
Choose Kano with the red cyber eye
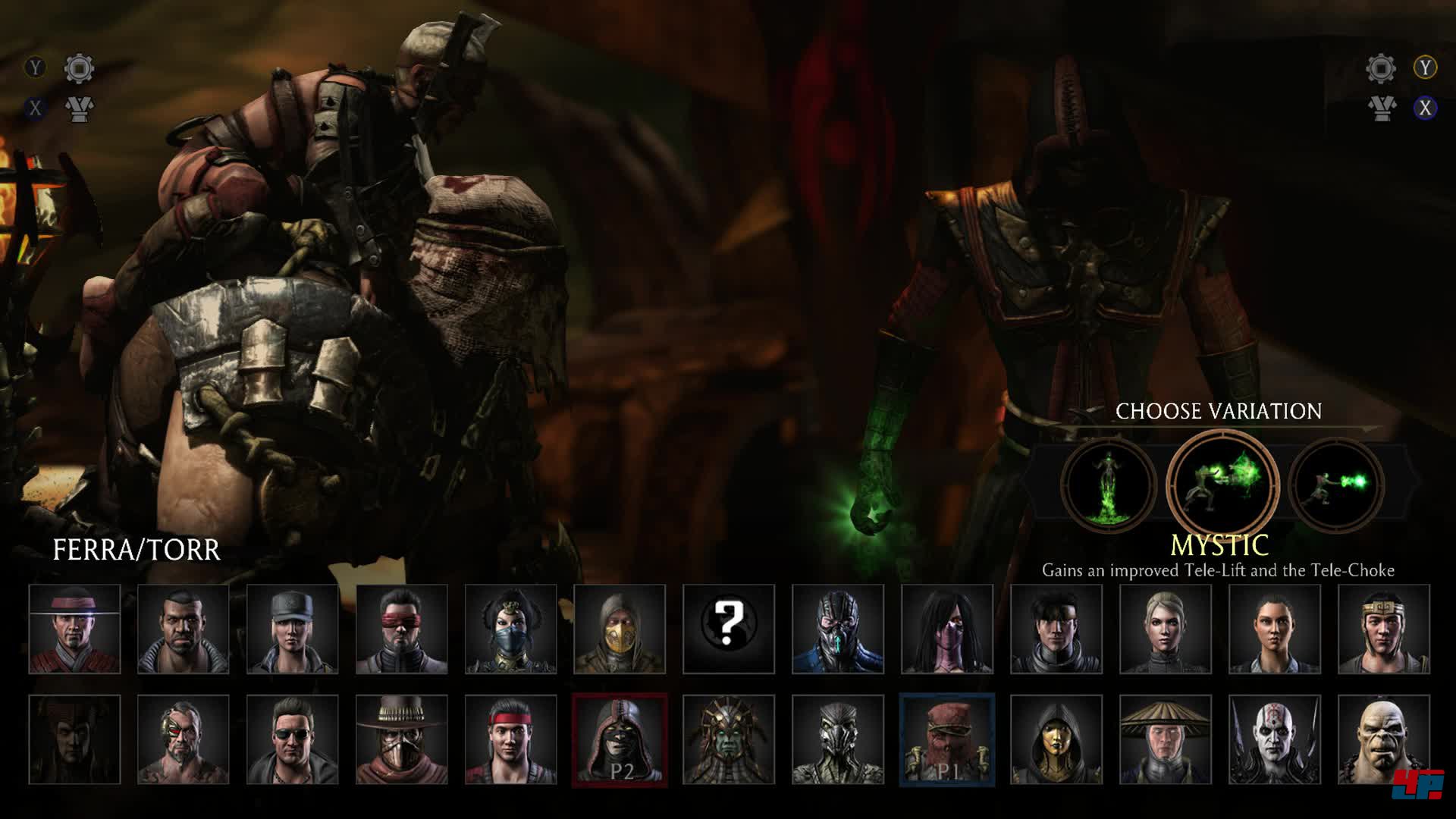183,739
